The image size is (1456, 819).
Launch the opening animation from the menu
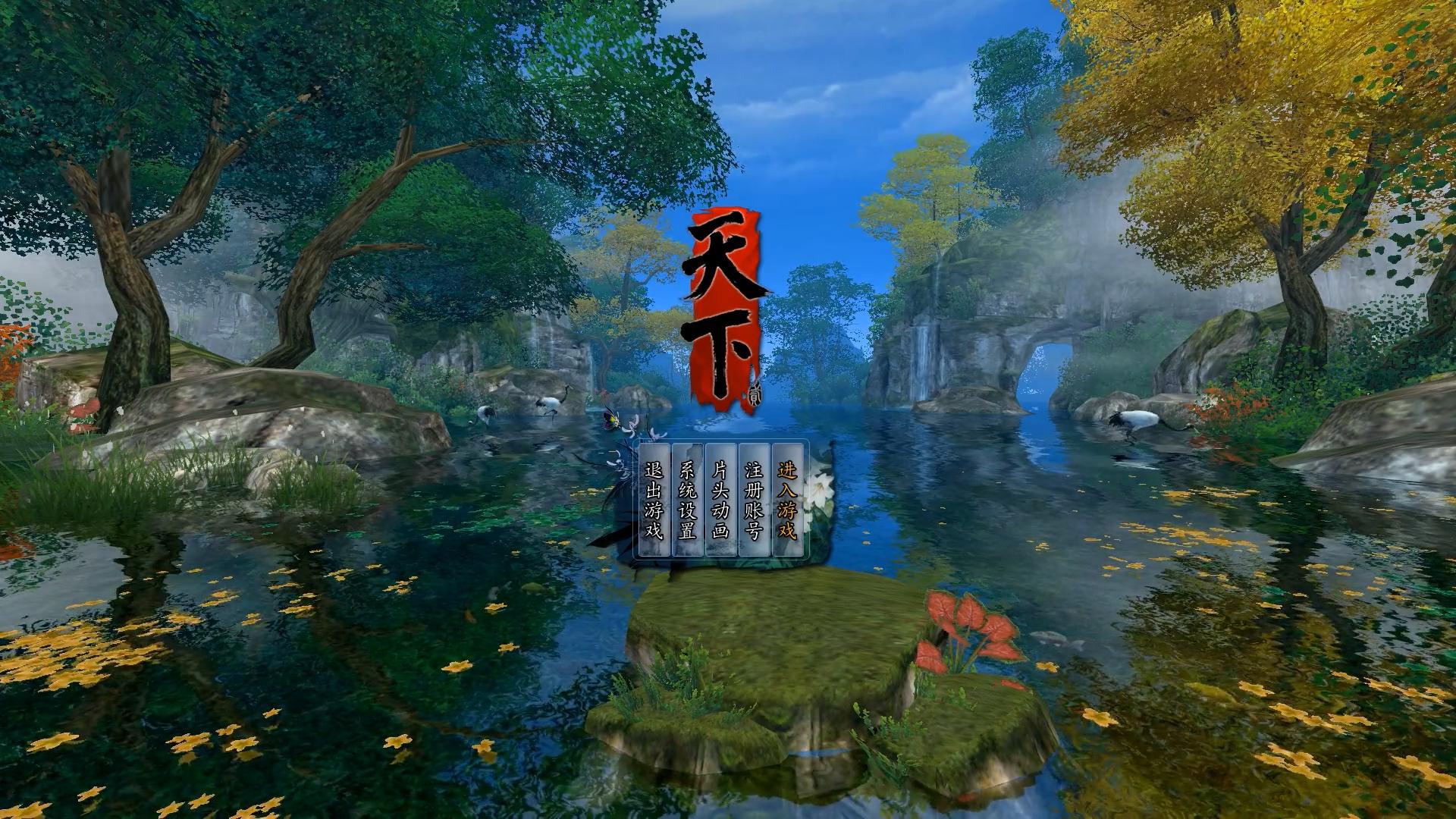(721, 498)
